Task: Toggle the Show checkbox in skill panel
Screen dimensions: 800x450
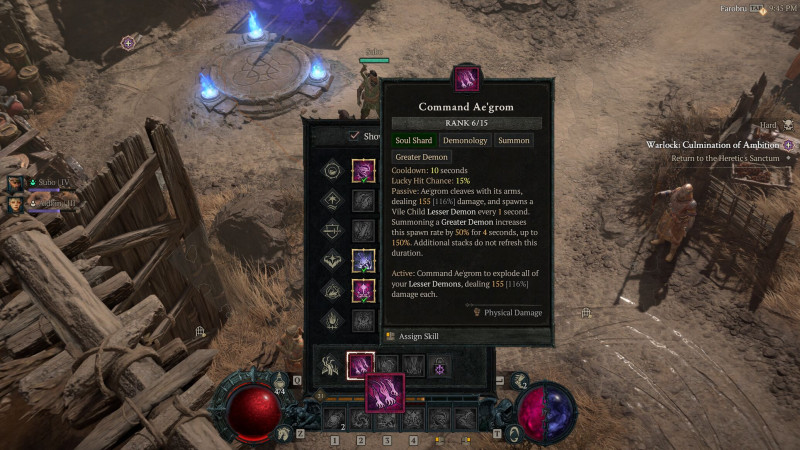Action: click(x=354, y=137)
